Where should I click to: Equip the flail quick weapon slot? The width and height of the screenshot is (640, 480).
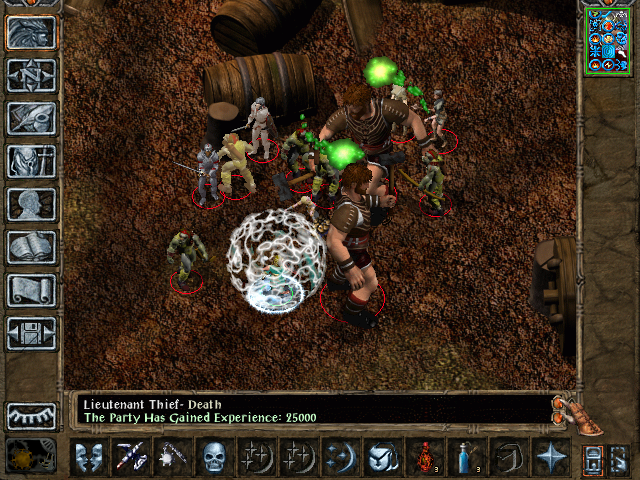tap(172, 458)
